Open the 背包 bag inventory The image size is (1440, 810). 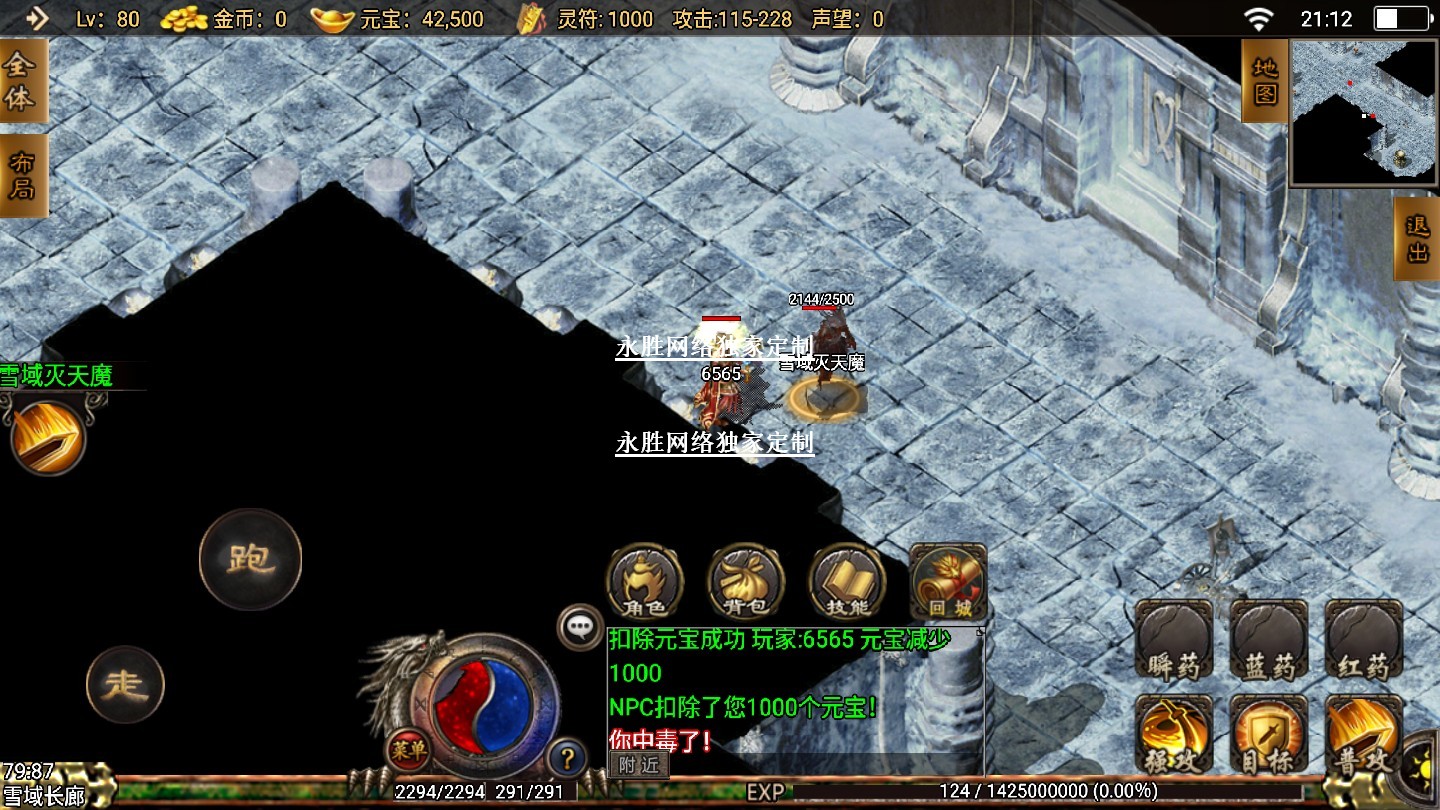click(x=746, y=582)
